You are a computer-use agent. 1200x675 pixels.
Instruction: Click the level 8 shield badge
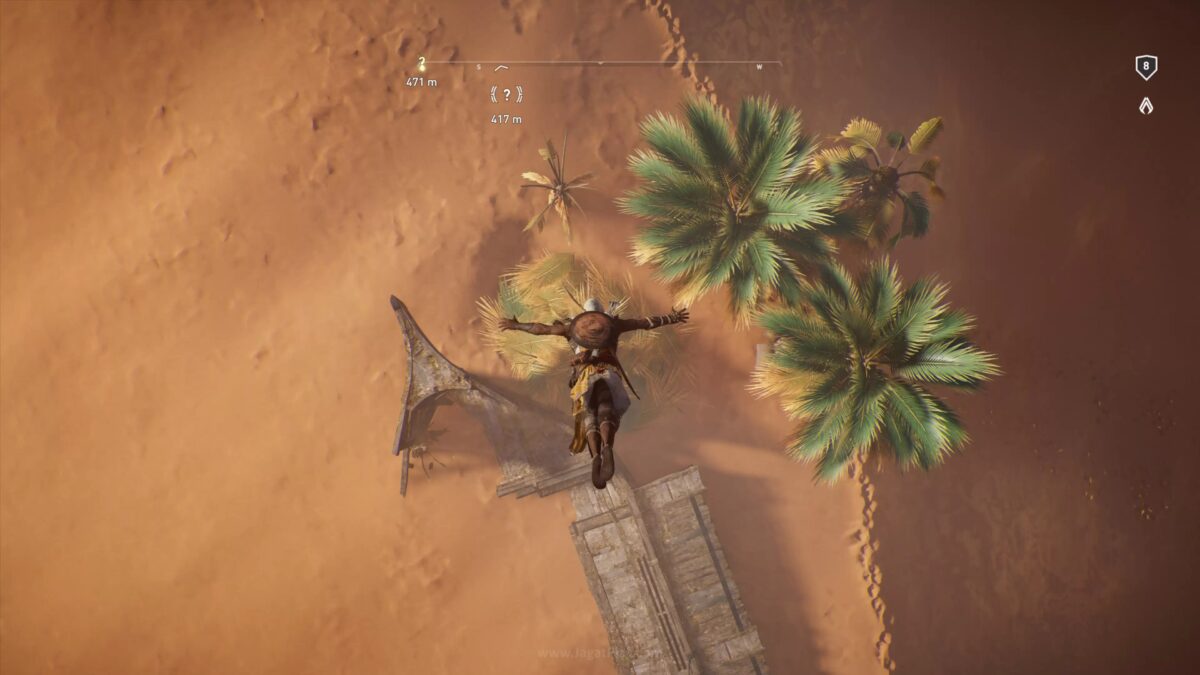pyautogui.click(x=1146, y=68)
